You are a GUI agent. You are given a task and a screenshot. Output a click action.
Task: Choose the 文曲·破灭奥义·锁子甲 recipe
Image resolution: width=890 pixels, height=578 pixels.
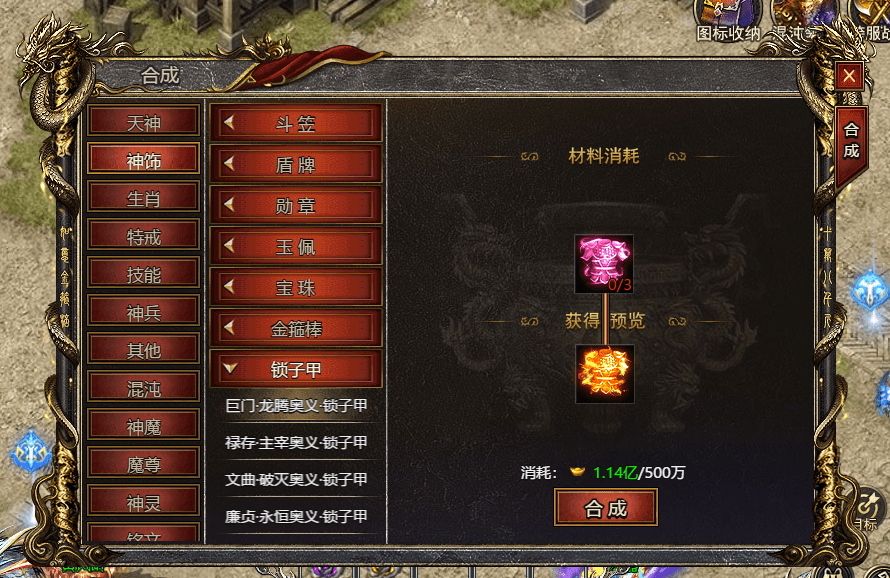[296, 480]
